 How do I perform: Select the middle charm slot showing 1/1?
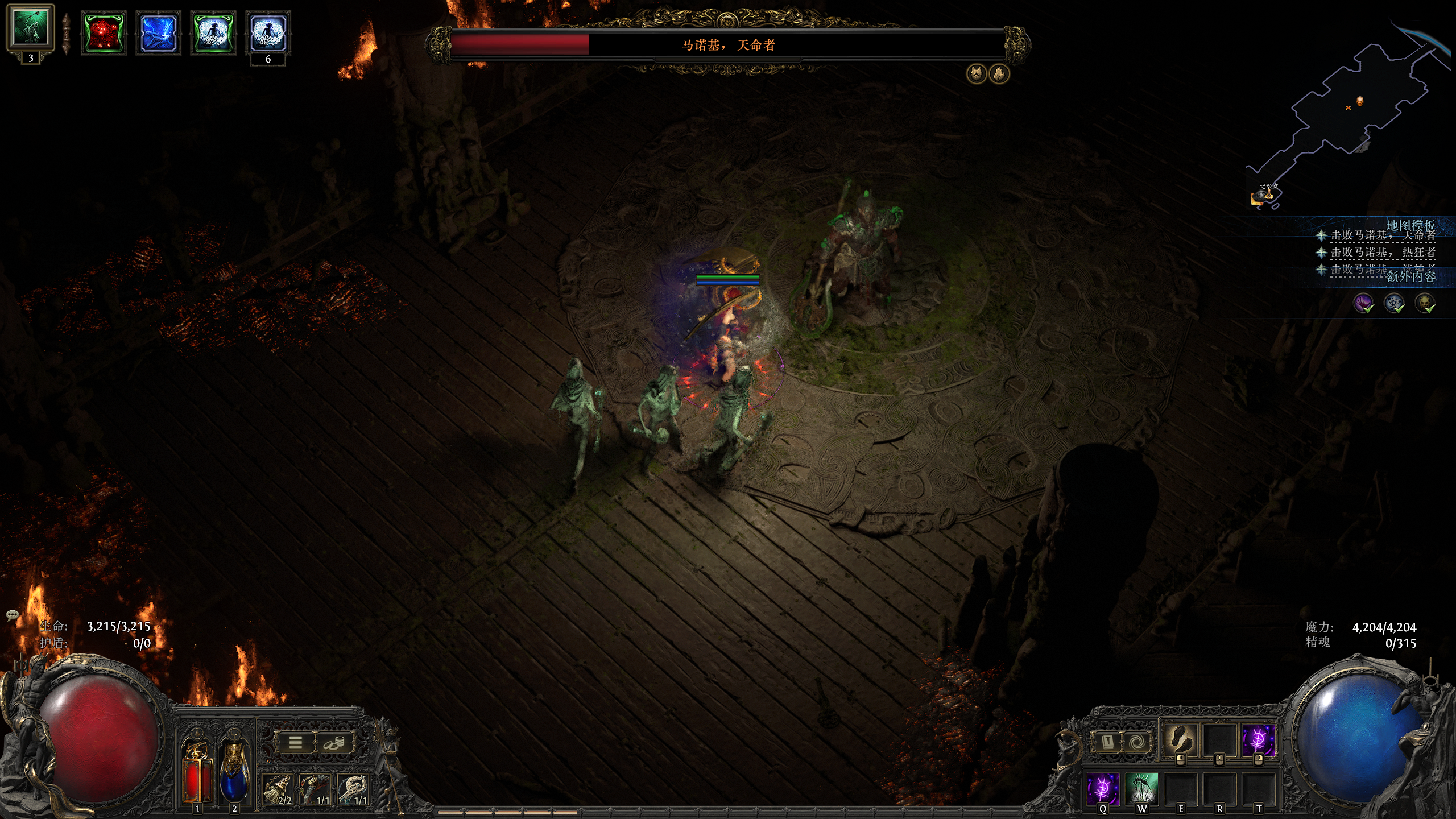click(316, 789)
